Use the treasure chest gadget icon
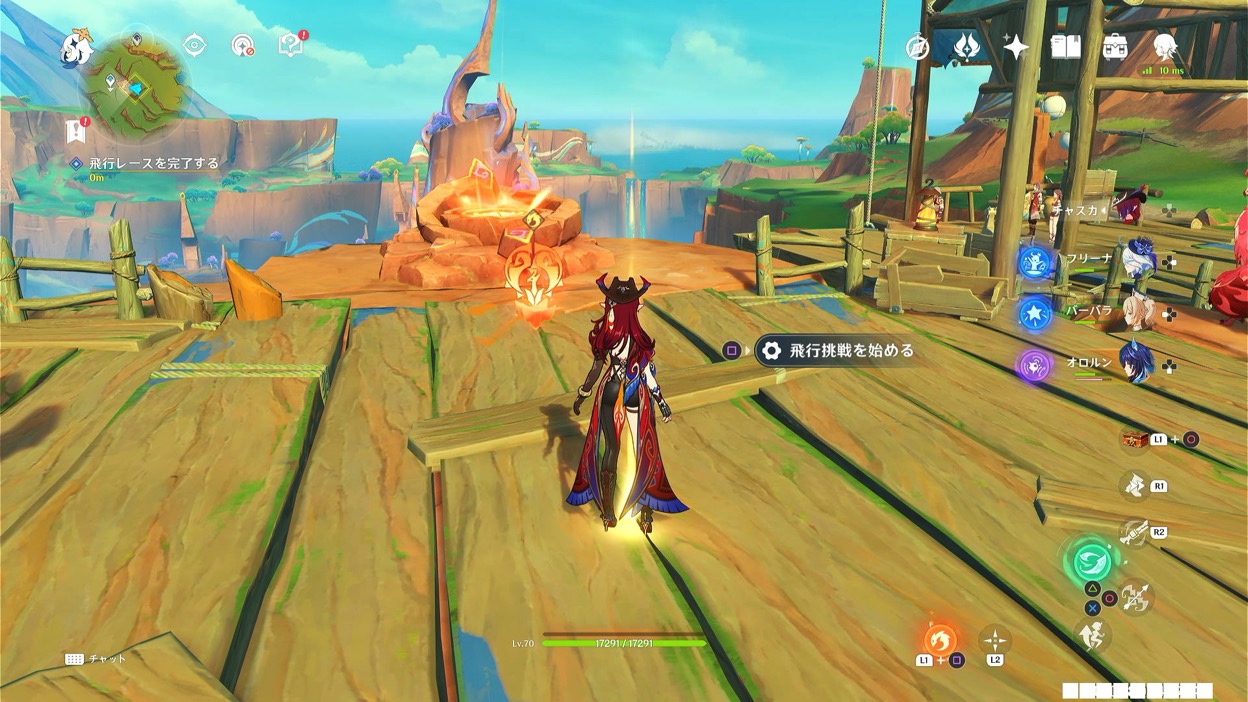The image size is (1248, 702). [1134, 439]
